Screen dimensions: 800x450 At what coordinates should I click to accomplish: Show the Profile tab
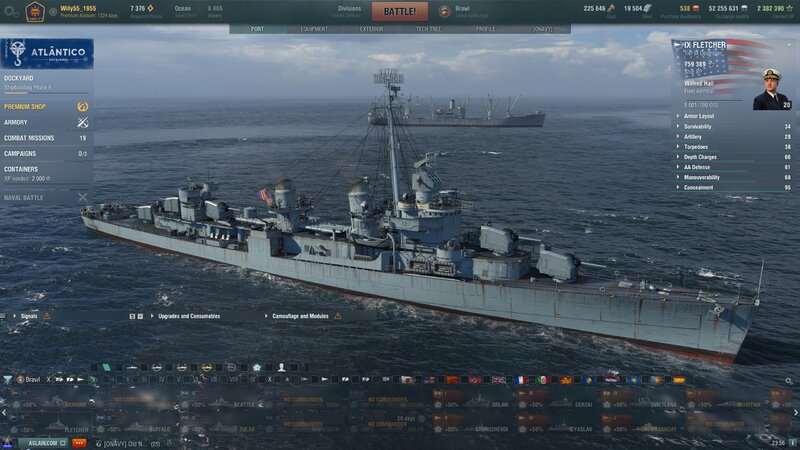(485, 29)
